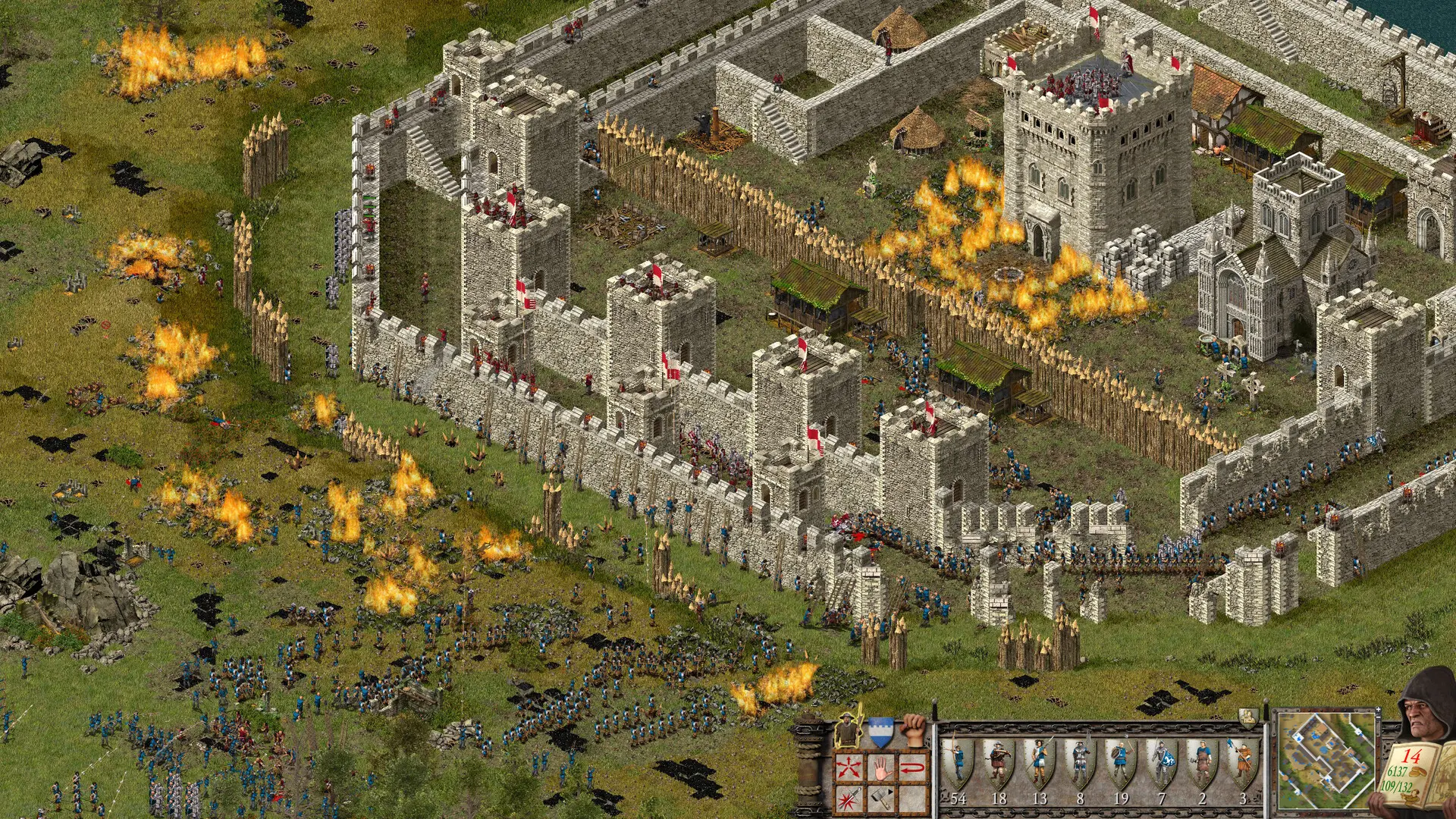The image size is (1456, 819).
Task: Zoom out on minimap with minus button
Action: pyautogui.click(x=1379, y=717)
